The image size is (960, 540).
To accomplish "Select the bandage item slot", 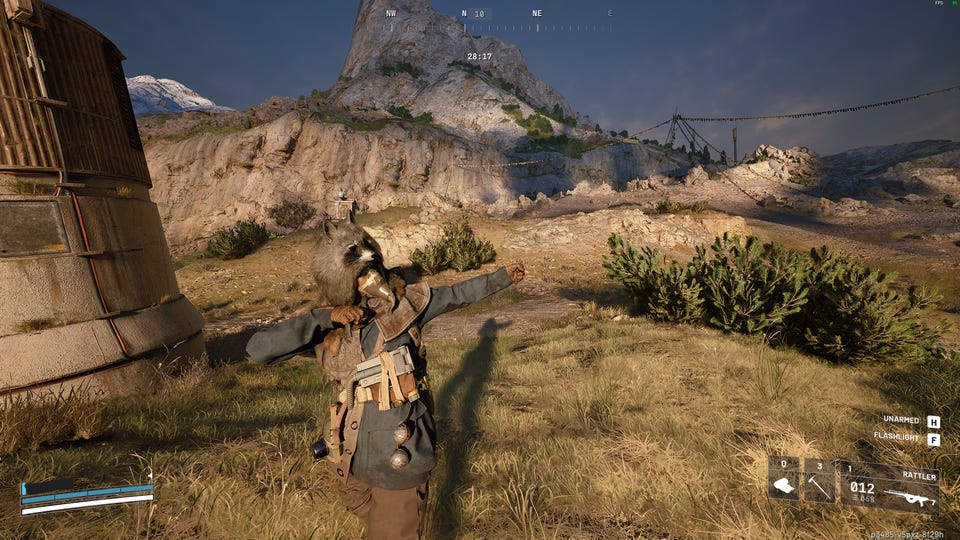I will pyautogui.click(x=784, y=480).
